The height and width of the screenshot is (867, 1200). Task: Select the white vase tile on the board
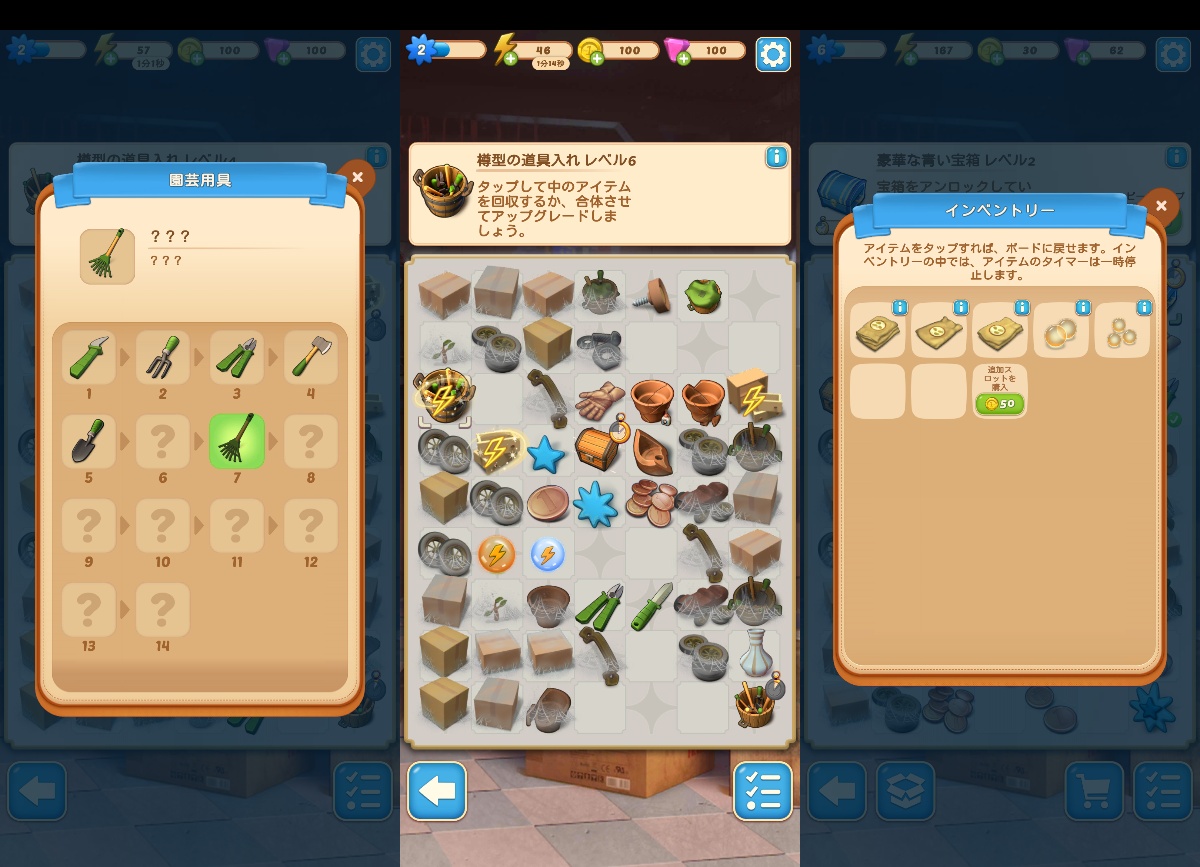click(x=755, y=652)
